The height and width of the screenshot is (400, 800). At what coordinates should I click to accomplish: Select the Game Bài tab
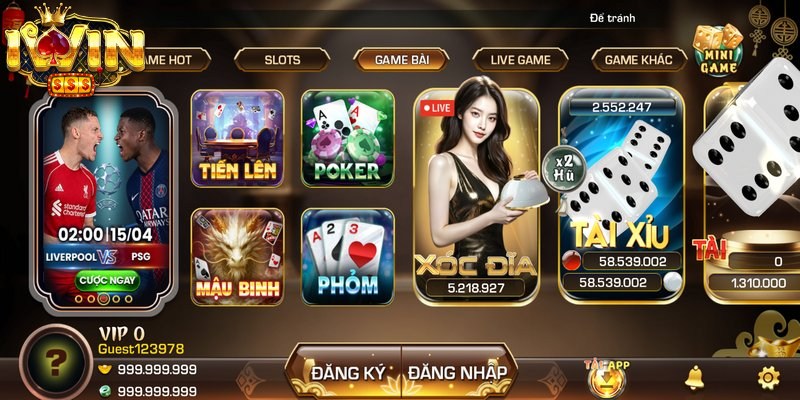tap(401, 60)
